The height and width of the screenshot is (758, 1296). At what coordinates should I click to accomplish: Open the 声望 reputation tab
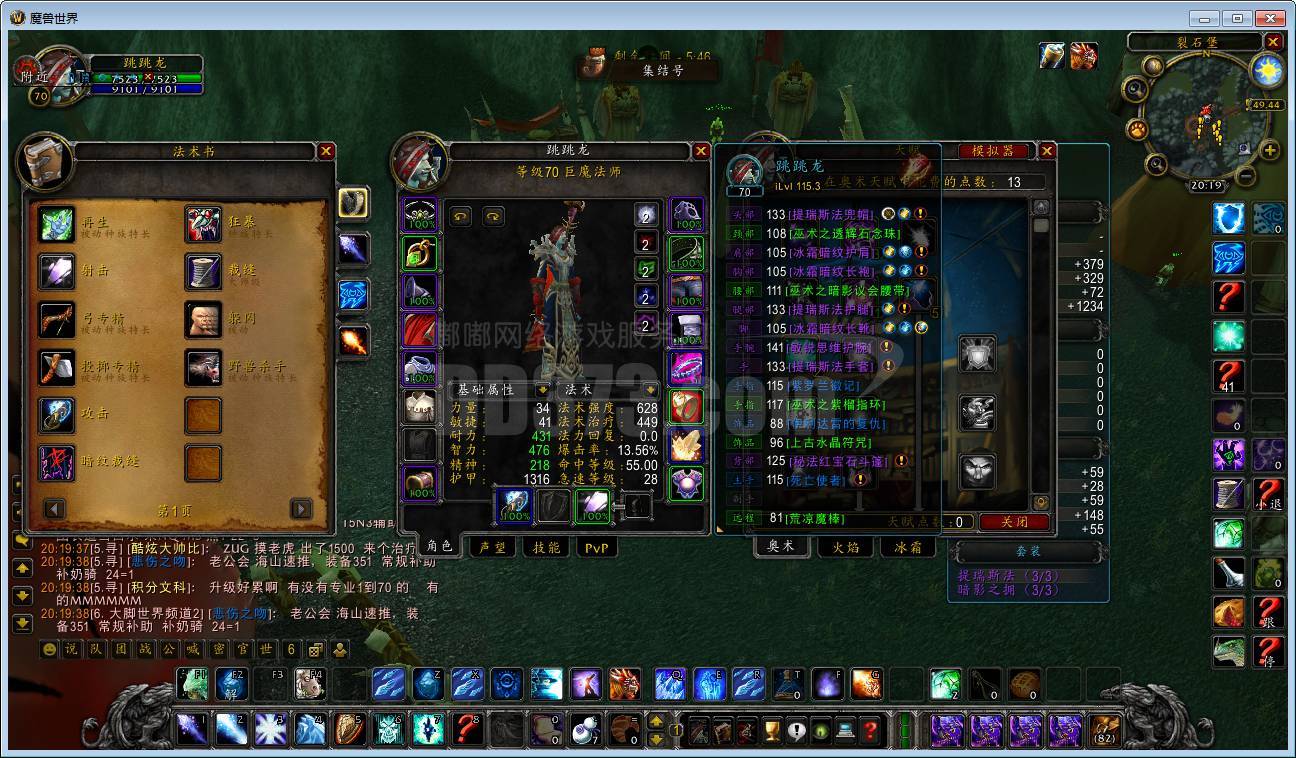tap(491, 547)
